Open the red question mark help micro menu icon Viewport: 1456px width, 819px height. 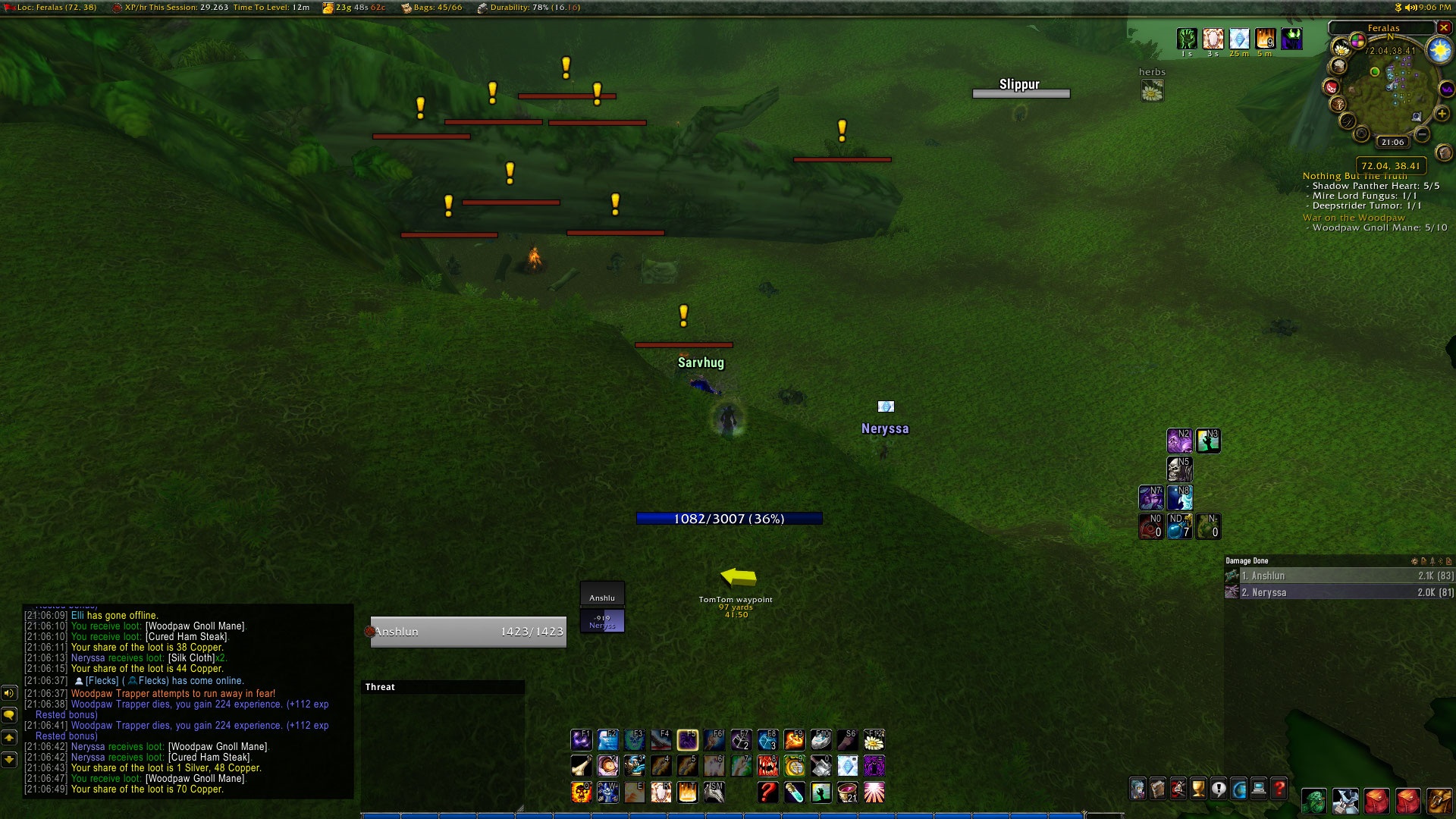tap(1279, 787)
